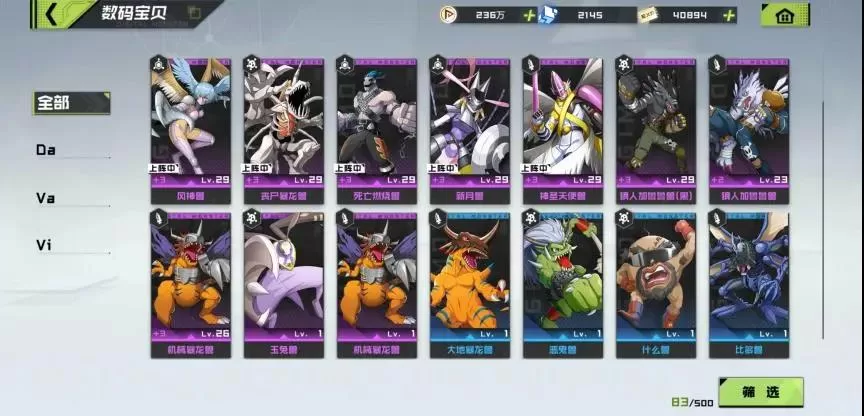Add more coins next to 236万
The image size is (864, 416).
click(x=527, y=15)
